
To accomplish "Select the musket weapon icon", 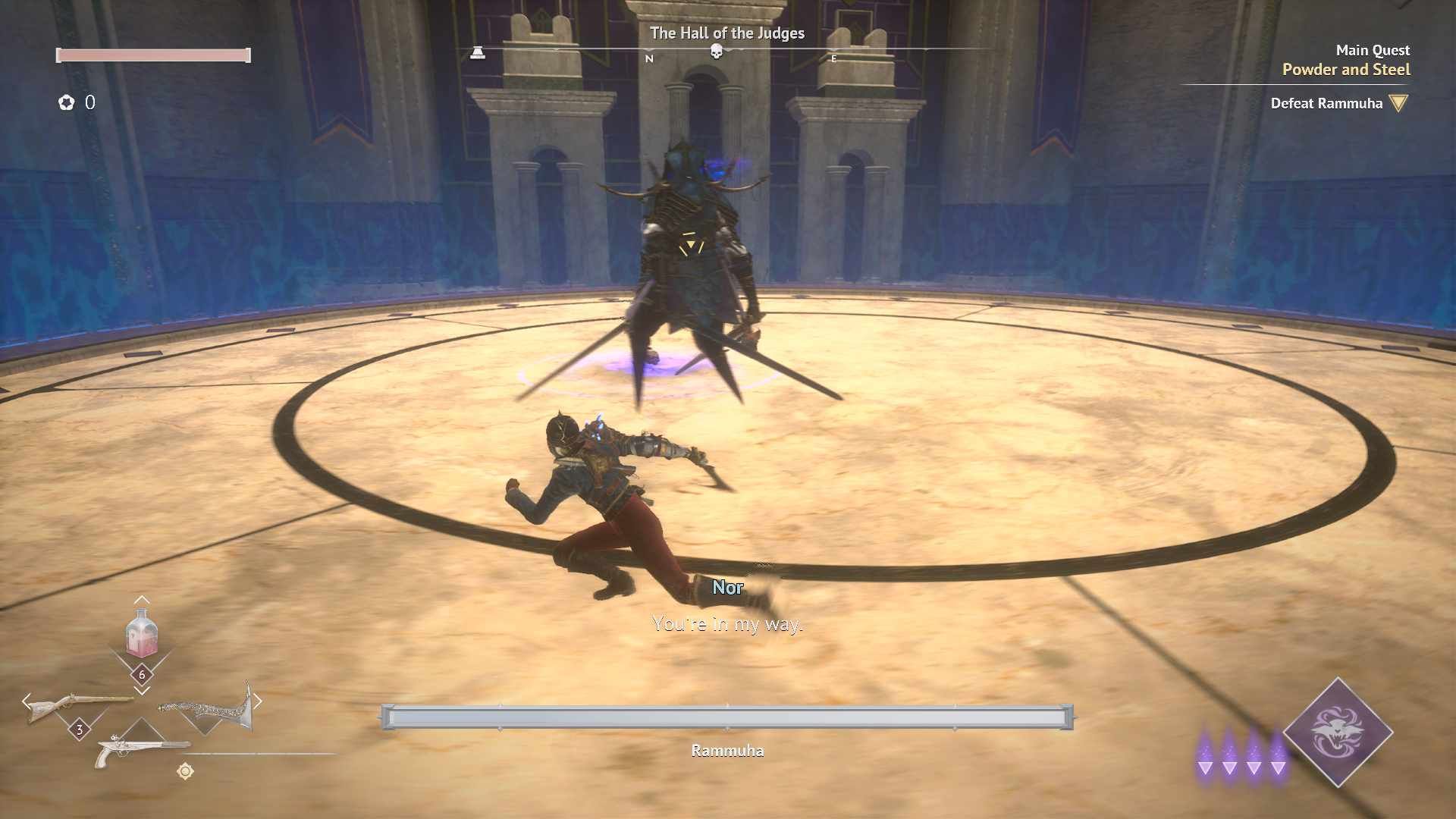I will (78, 703).
